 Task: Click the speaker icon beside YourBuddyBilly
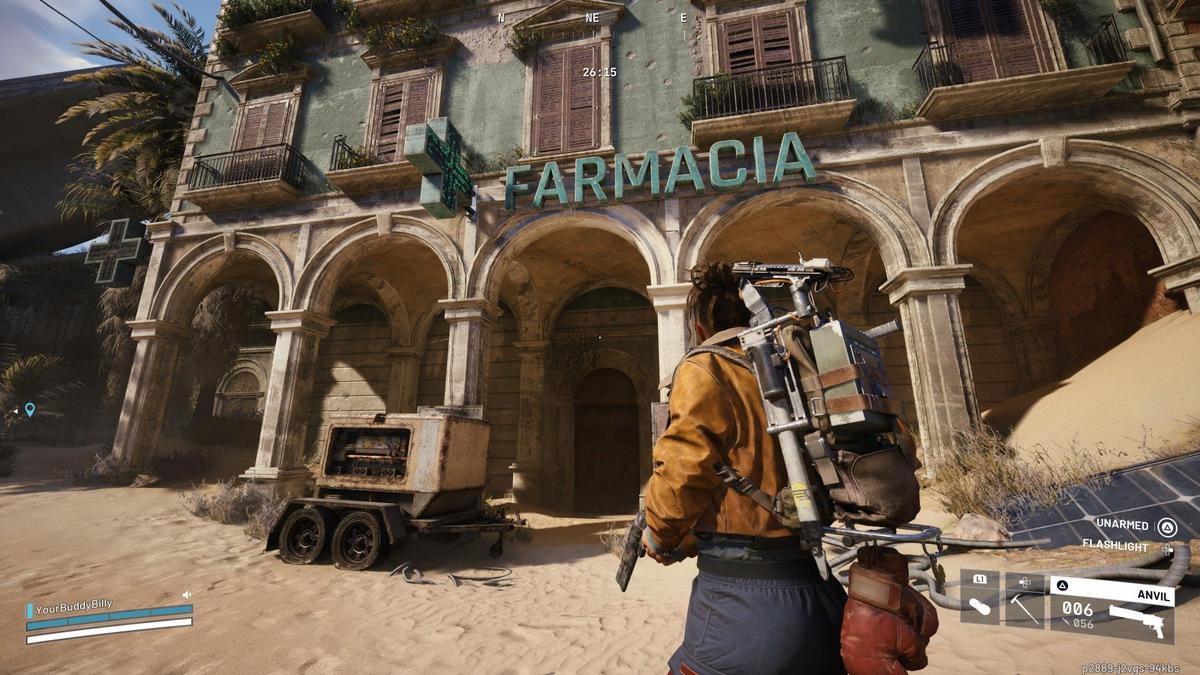point(186,595)
